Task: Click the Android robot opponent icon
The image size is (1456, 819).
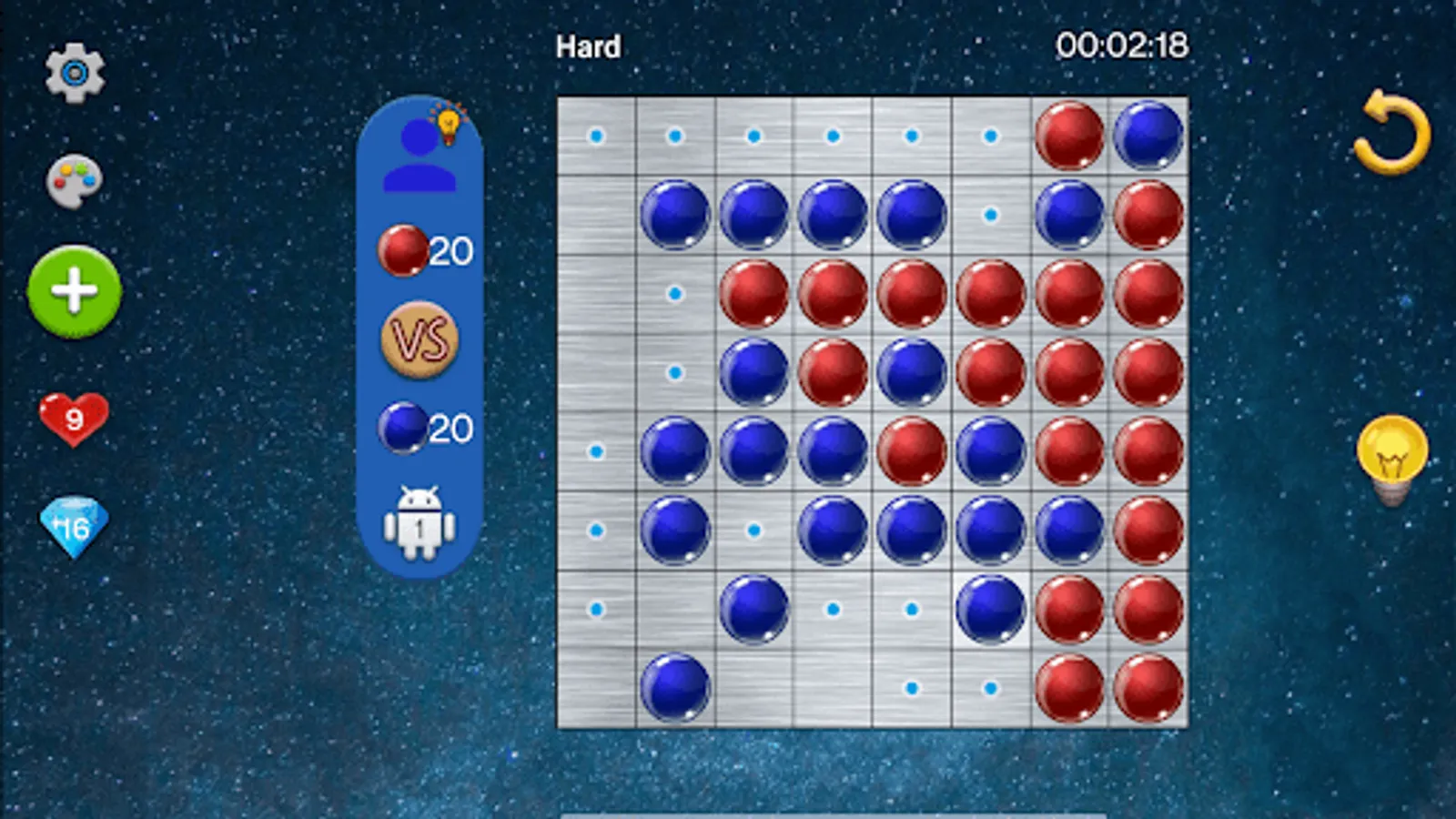Action: tap(421, 528)
